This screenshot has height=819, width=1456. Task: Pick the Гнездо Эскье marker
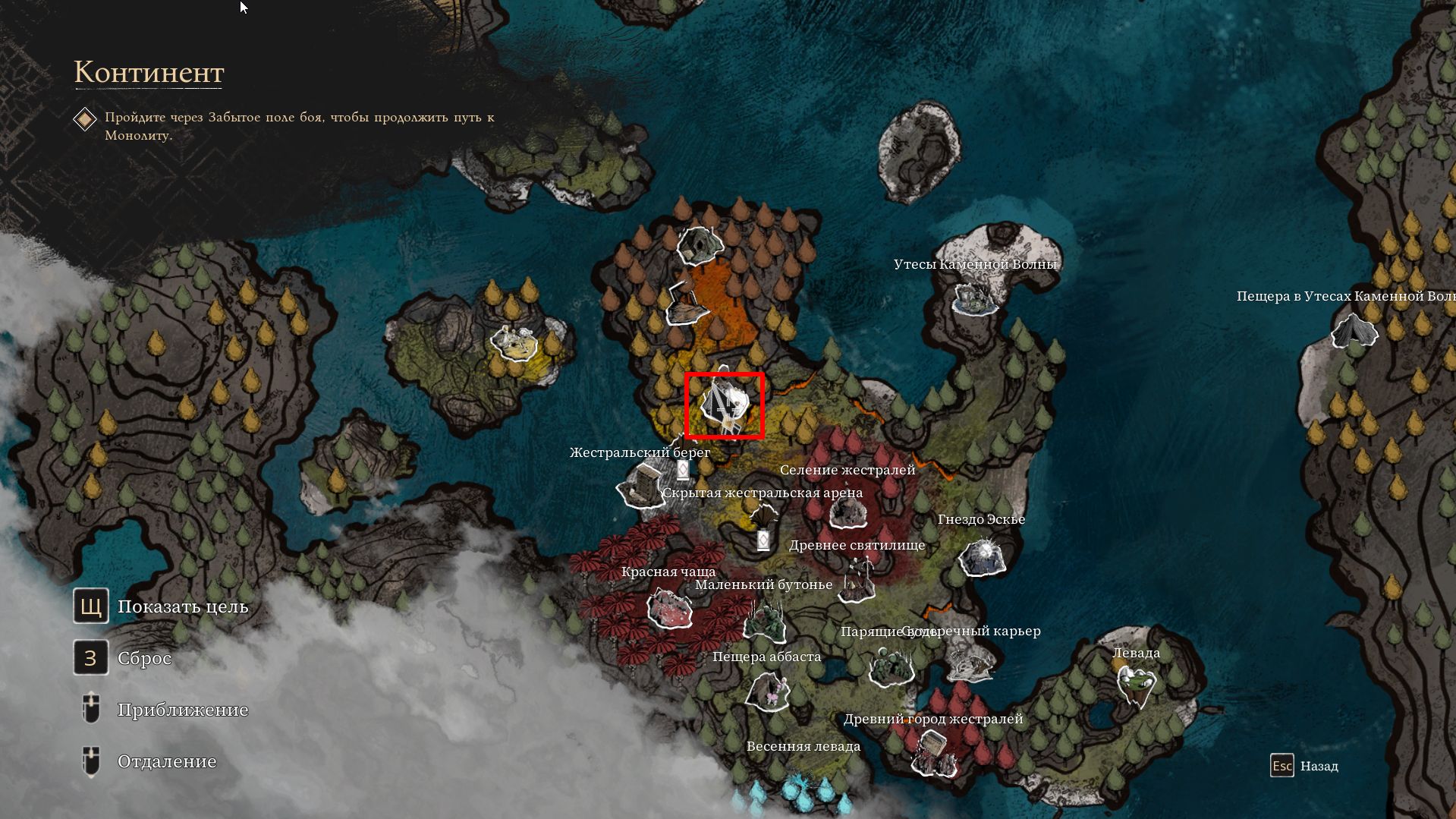(x=982, y=556)
